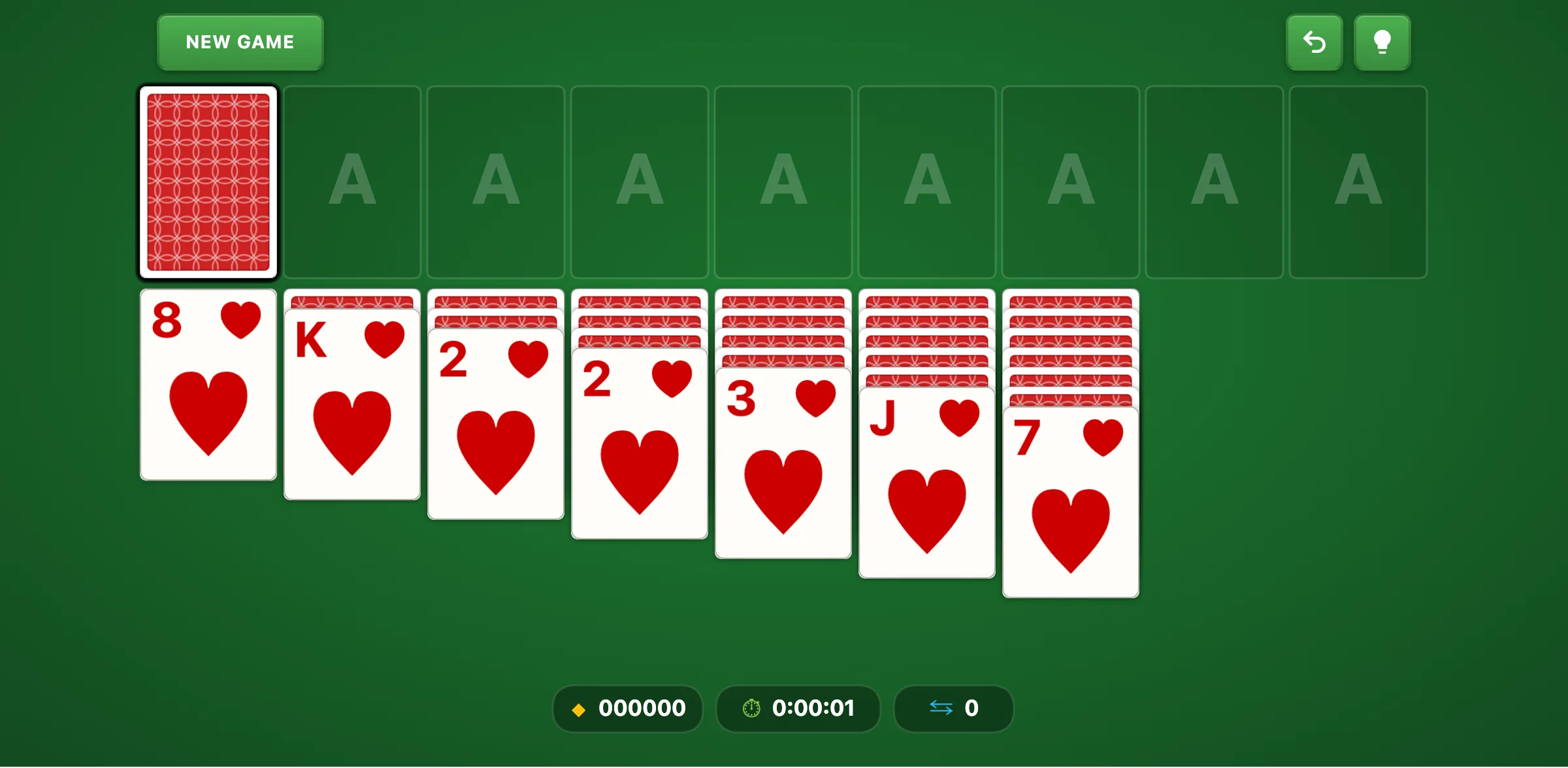Select the King of hearts card
This screenshot has height=768, width=1568.
351,405
